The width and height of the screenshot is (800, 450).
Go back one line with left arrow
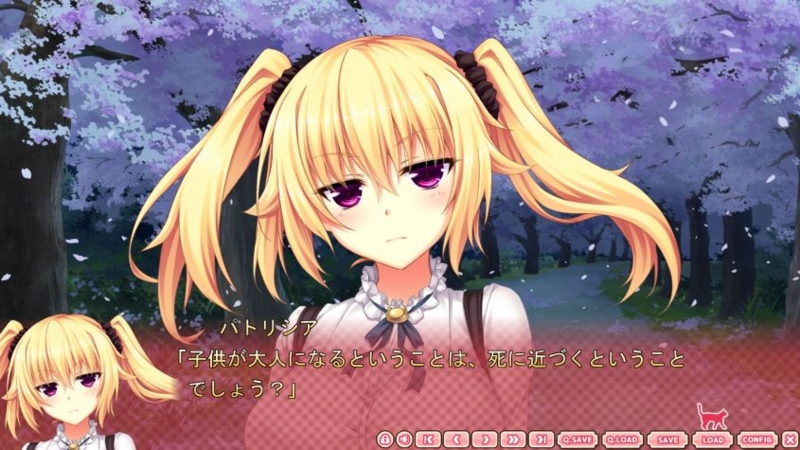click(x=457, y=439)
